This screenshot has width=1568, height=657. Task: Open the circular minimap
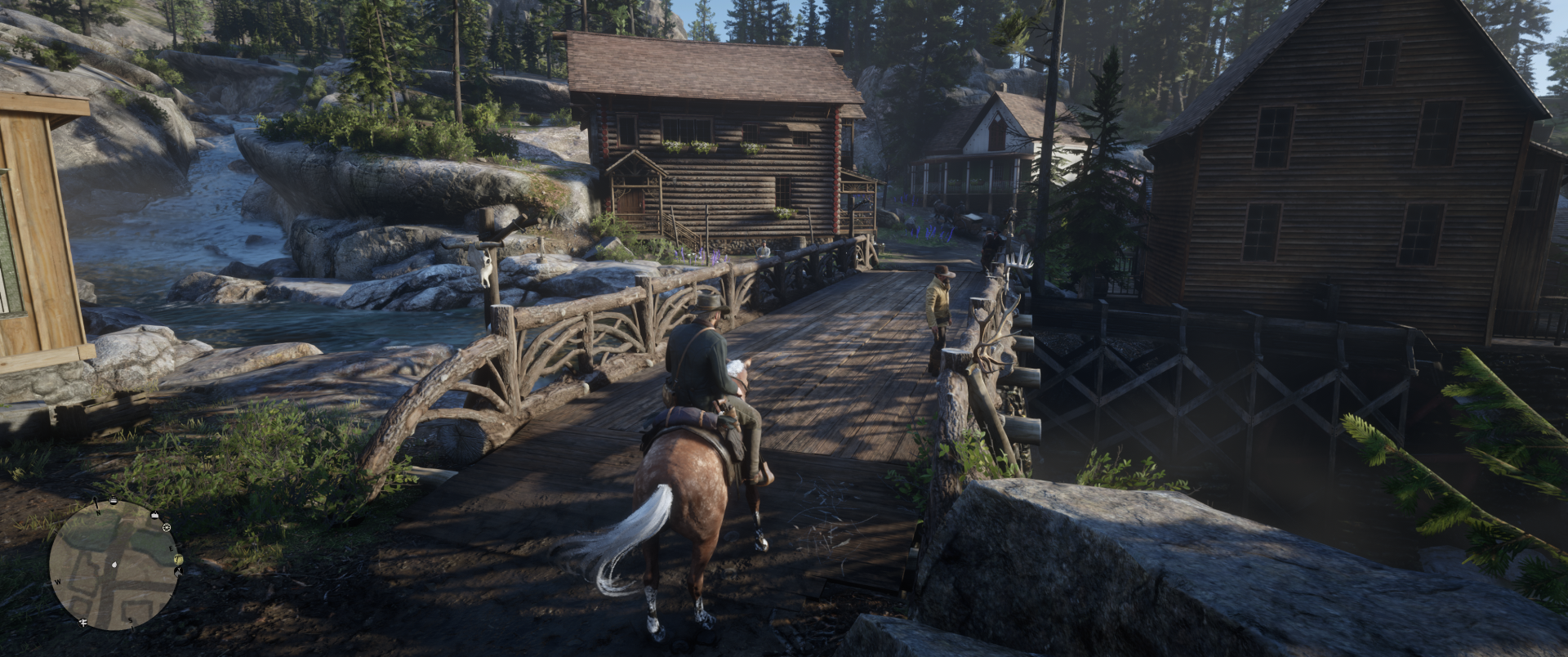[114, 565]
